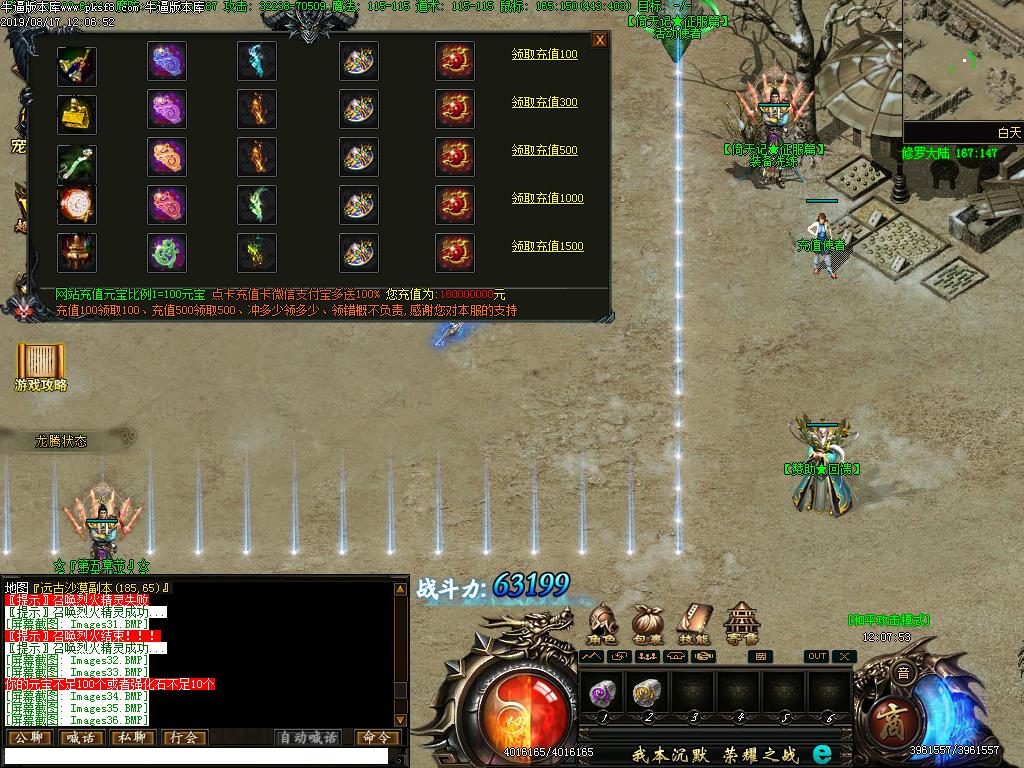Open the 游戏攻略 game guide scroll
This screenshot has height=768, width=1024.
[x=41, y=366]
